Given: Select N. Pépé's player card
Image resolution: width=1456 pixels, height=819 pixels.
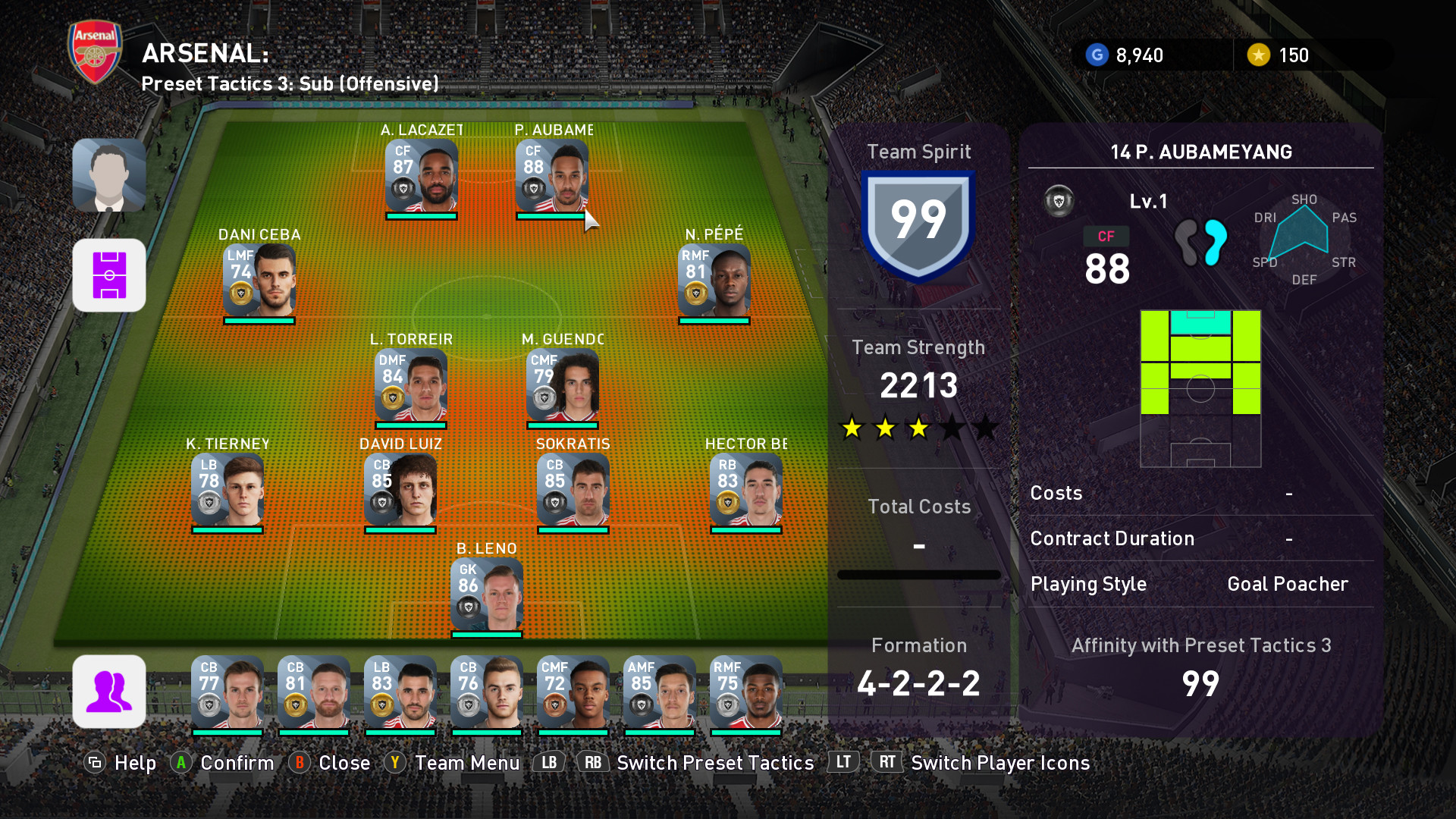Looking at the screenshot, I should pos(714,281).
